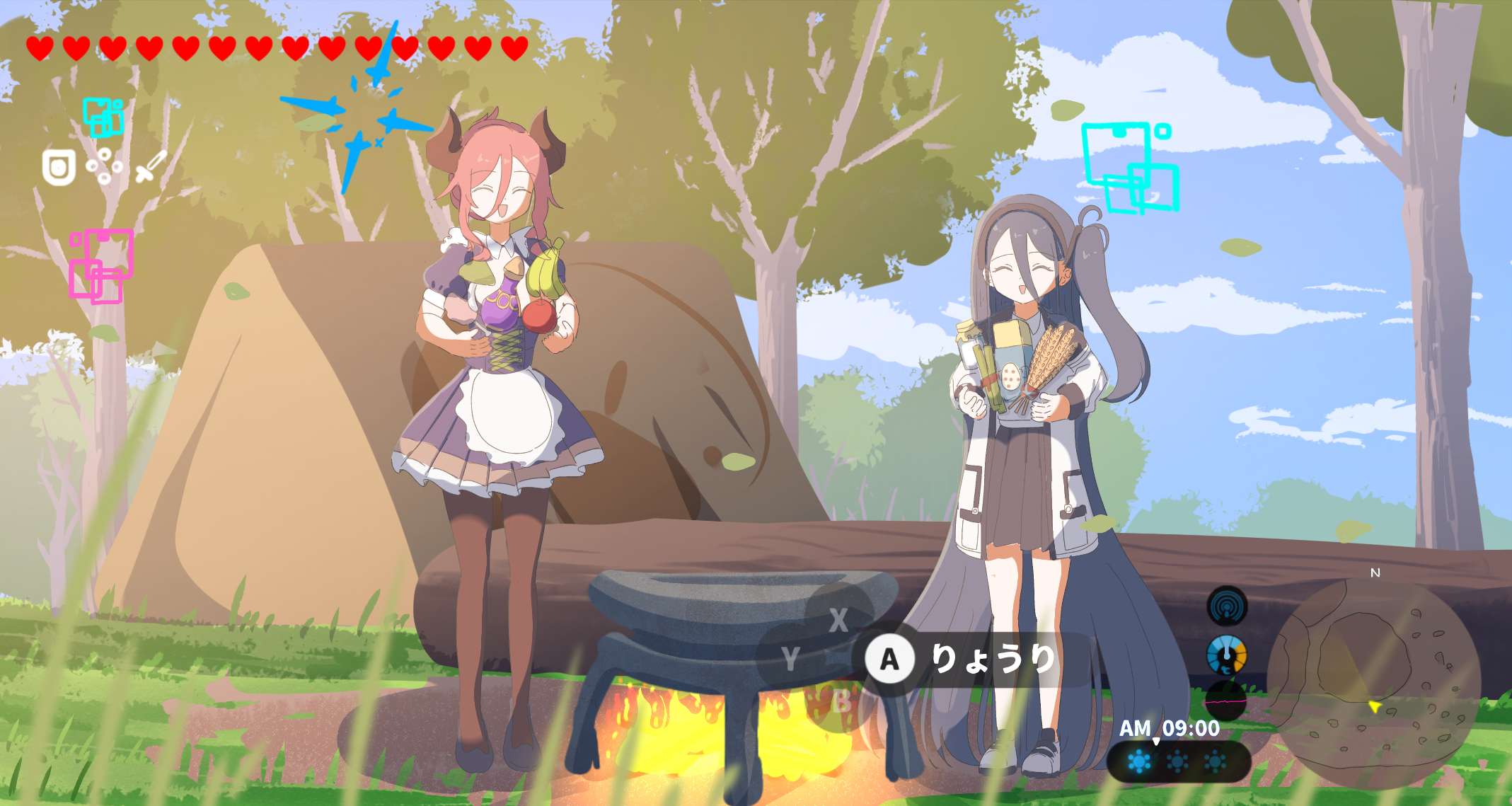1512x806 pixels.
Task: Activate the small cyan squares rune icon
Action: coord(103,117)
